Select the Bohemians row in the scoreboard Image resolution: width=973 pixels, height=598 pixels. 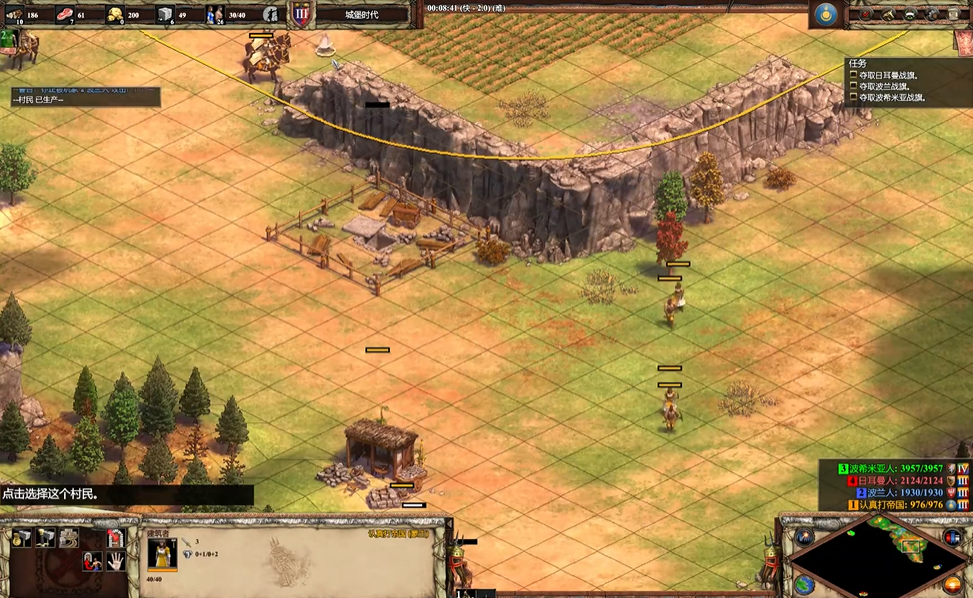895,468
